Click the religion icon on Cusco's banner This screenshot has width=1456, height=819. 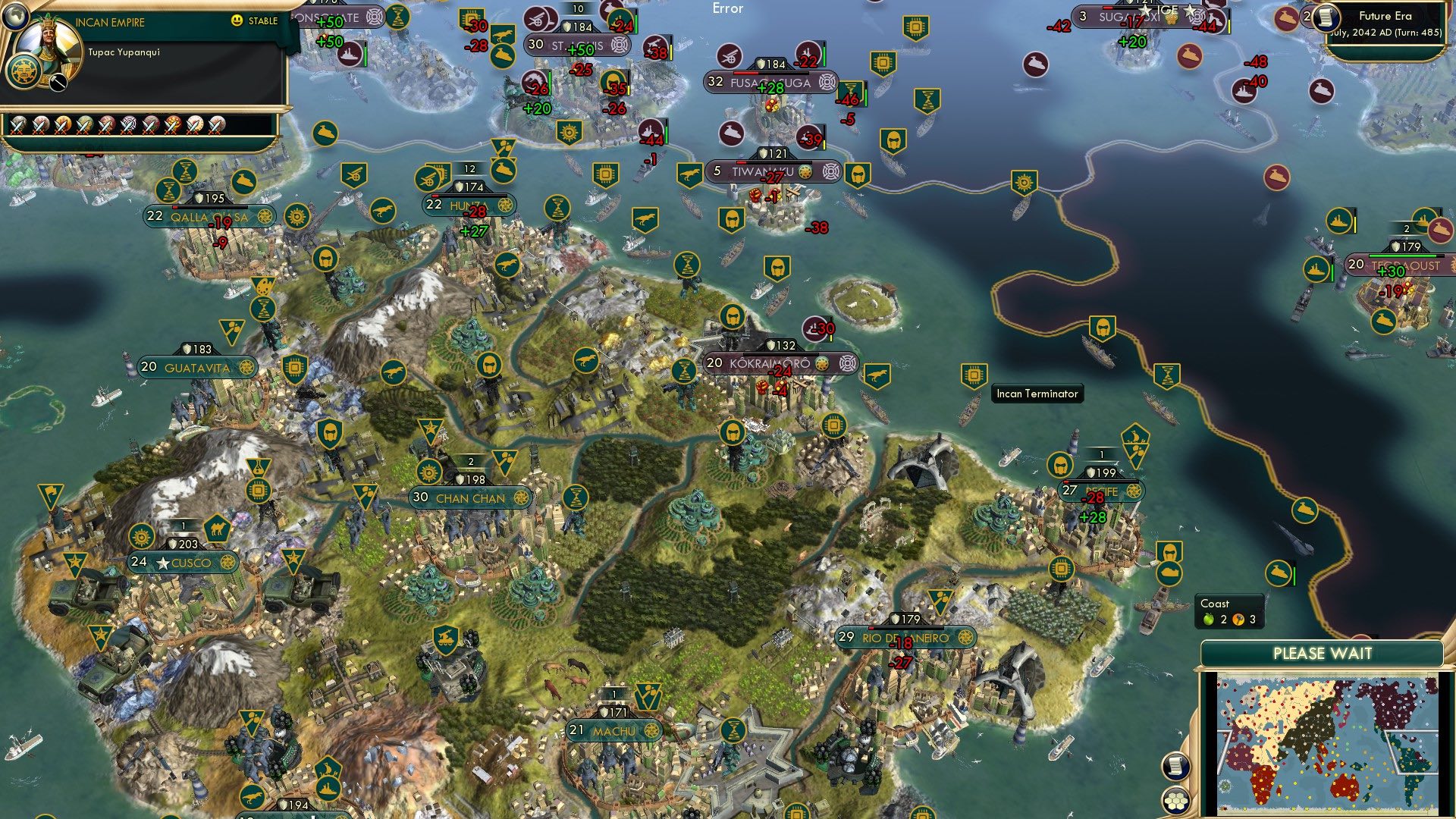pos(227,563)
